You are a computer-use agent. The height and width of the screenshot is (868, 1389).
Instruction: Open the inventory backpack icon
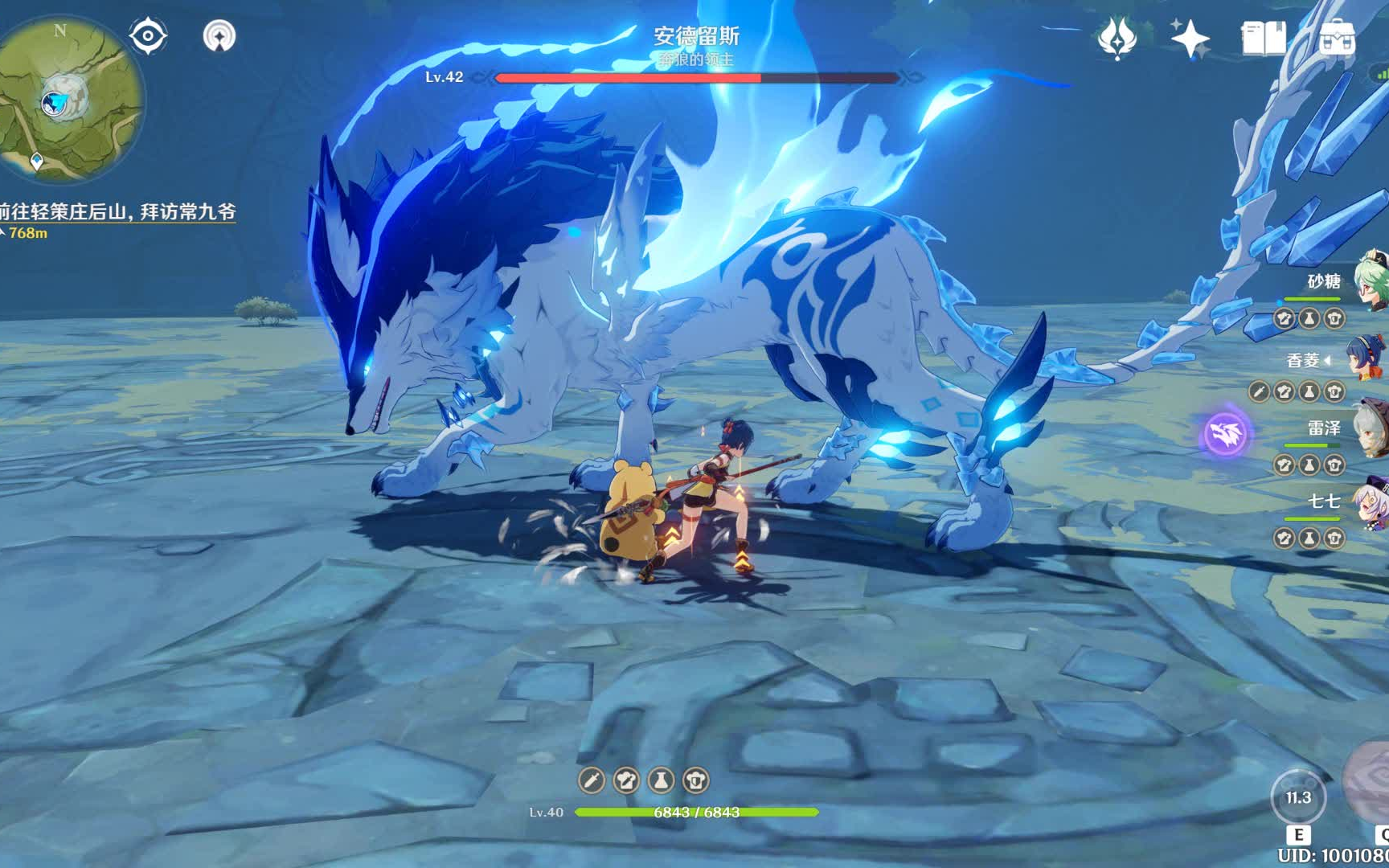point(1337,38)
